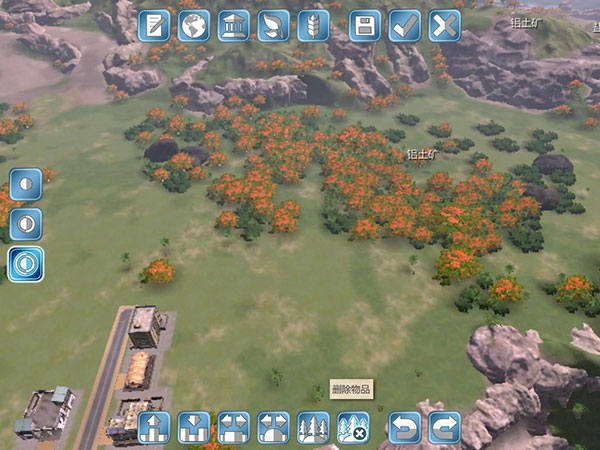Redo the last undone edit
Screen dimensions: 600x450
point(445,427)
